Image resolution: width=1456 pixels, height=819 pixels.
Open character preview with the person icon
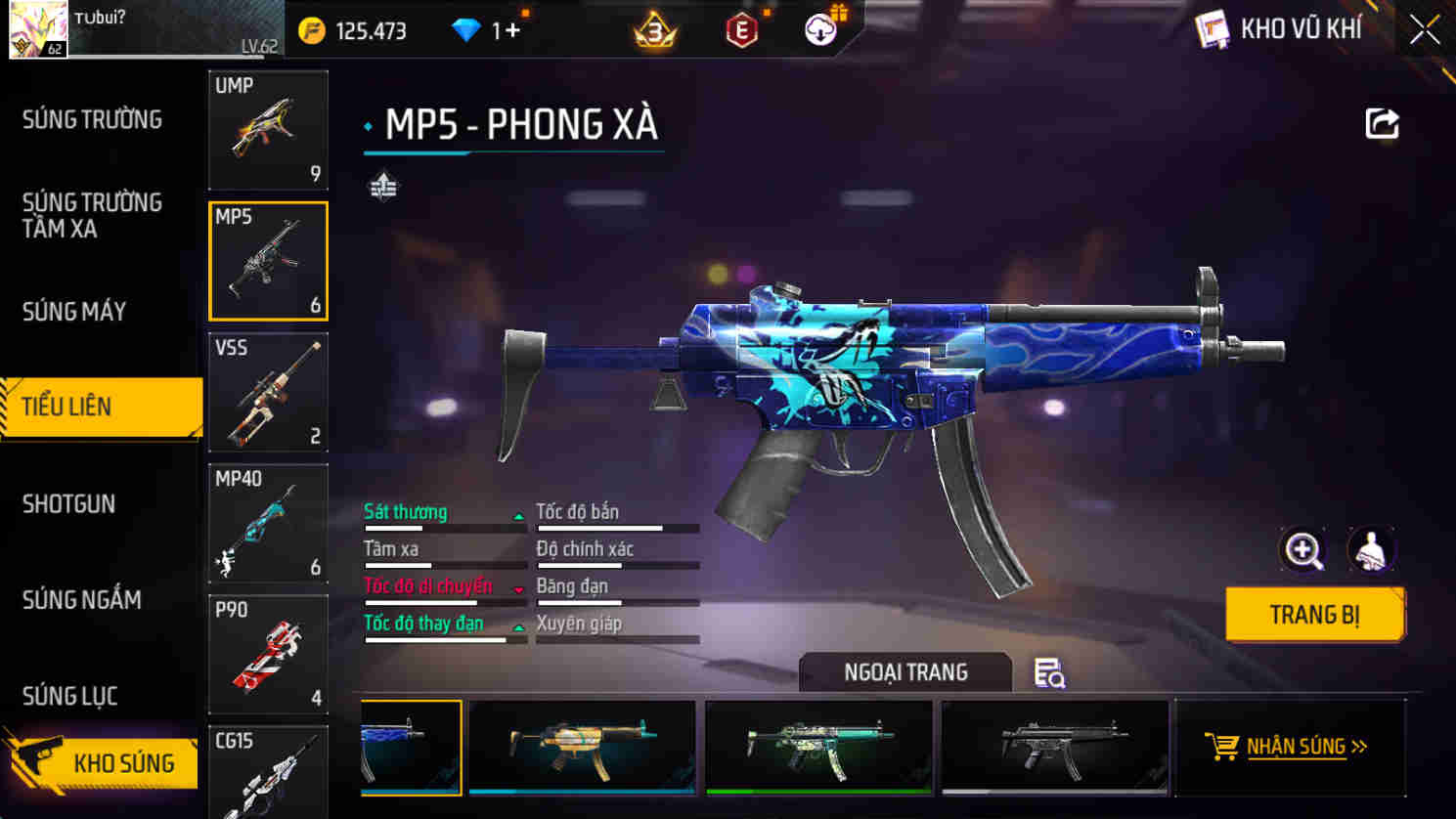click(x=1372, y=549)
